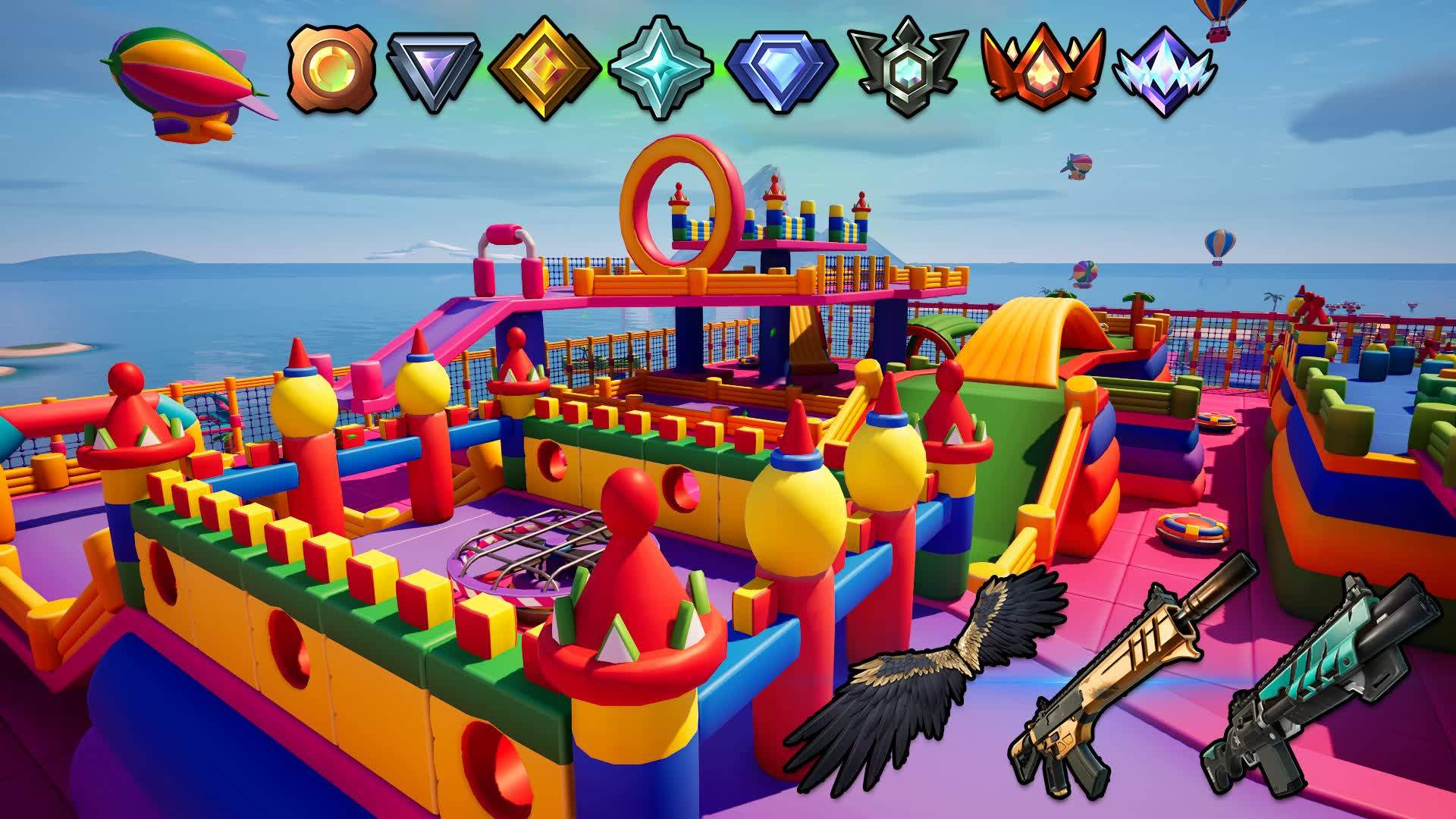
Task: Pick the blue Diamond rank badge
Action: click(781, 70)
